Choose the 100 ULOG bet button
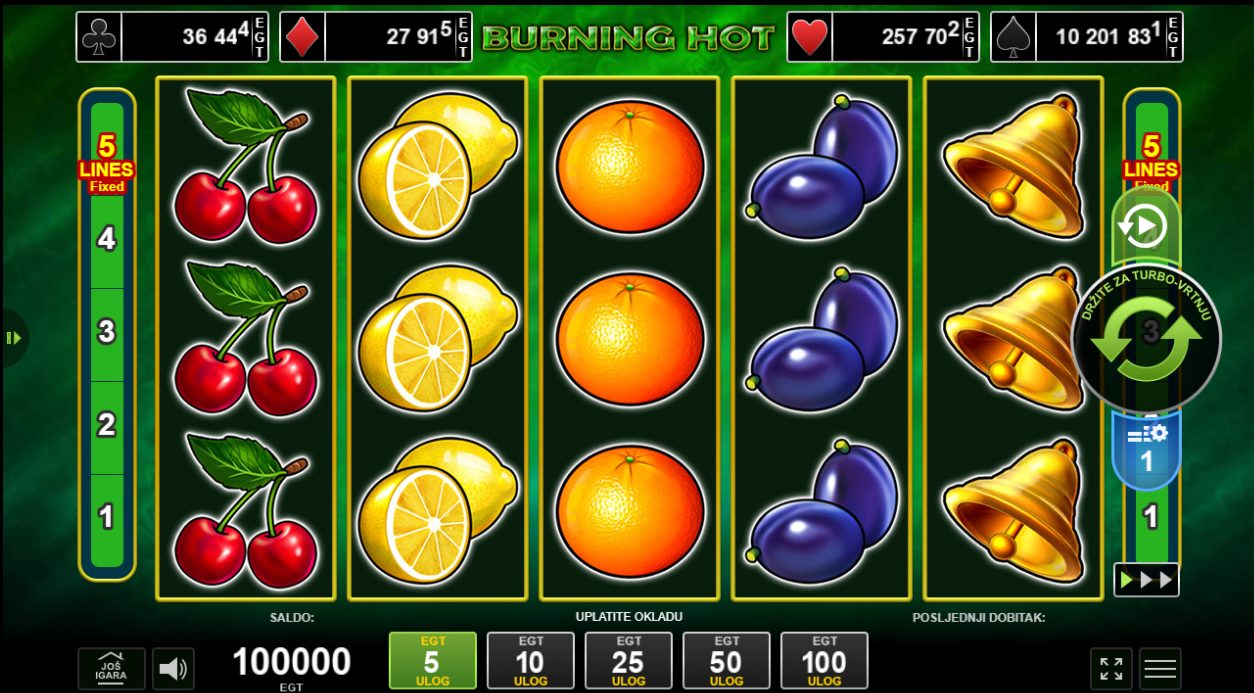 click(x=824, y=660)
